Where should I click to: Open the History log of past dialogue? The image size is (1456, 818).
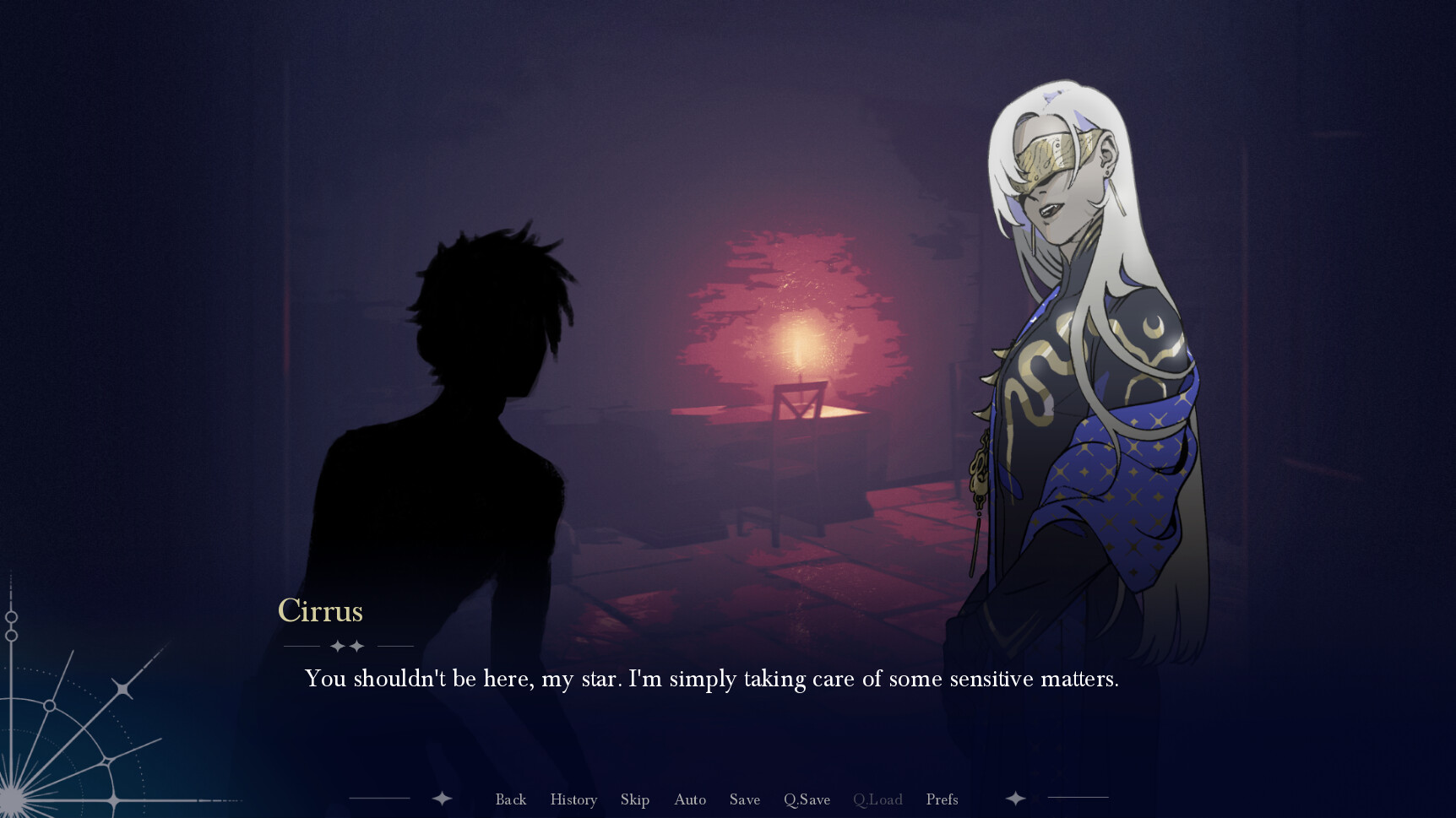573,799
